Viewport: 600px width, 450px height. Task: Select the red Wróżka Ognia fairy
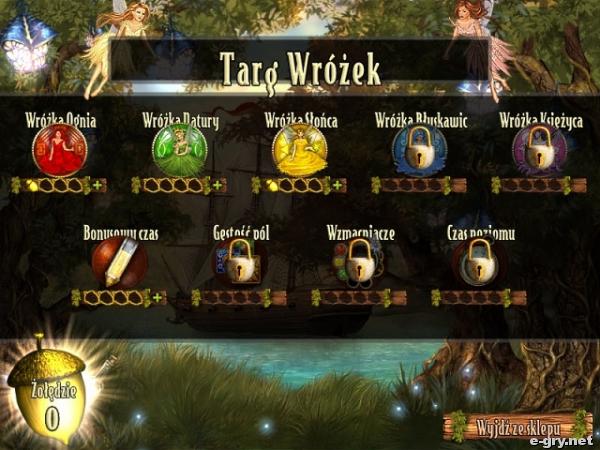59,150
